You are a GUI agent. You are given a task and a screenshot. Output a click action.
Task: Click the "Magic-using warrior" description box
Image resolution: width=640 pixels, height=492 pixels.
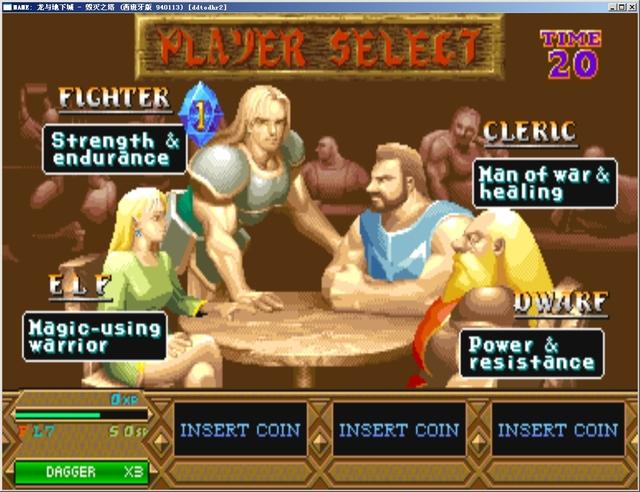(x=95, y=336)
